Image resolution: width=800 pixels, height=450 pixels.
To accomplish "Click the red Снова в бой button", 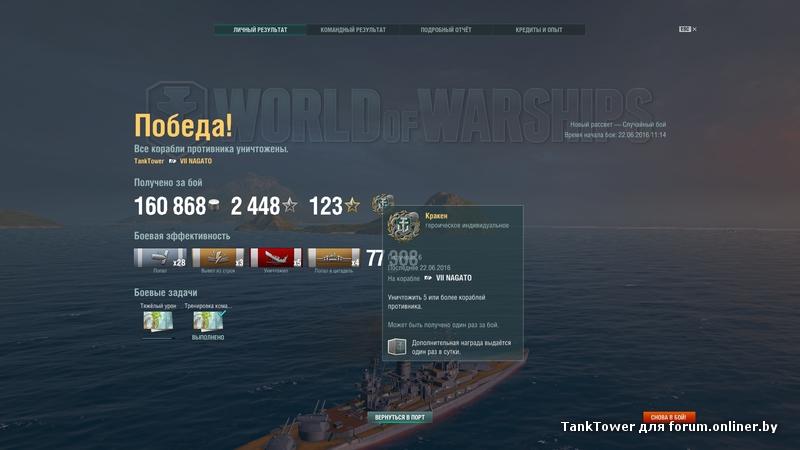I will (669, 416).
